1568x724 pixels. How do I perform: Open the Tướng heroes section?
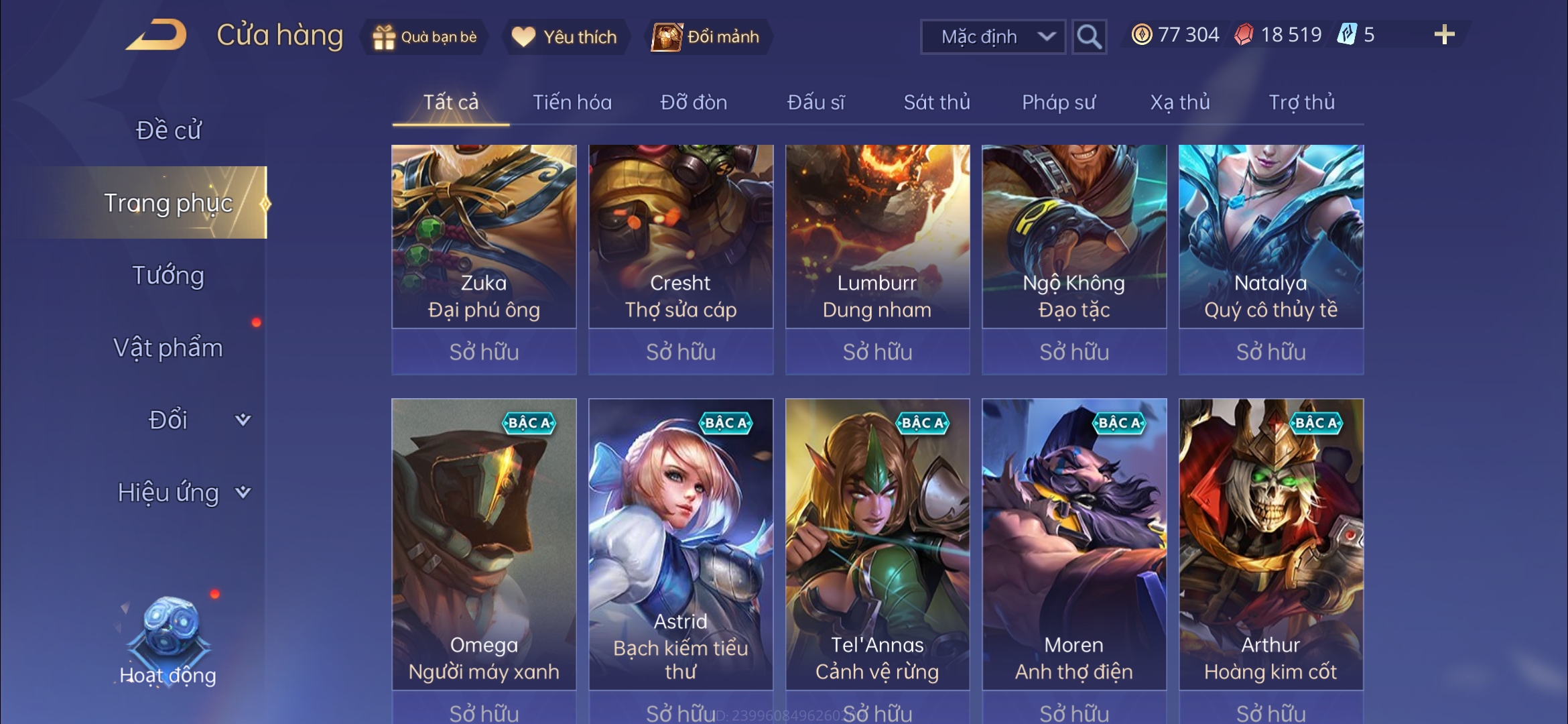[x=168, y=276]
